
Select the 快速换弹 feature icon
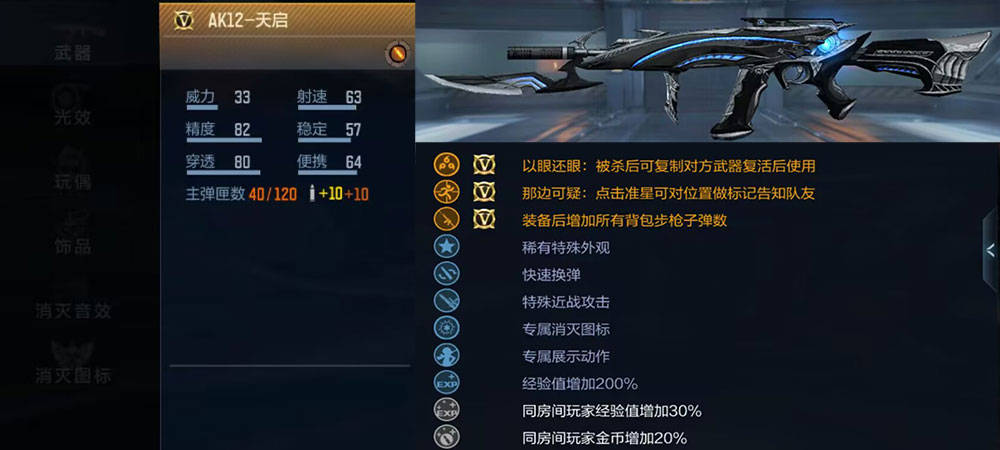pos(446,274)
